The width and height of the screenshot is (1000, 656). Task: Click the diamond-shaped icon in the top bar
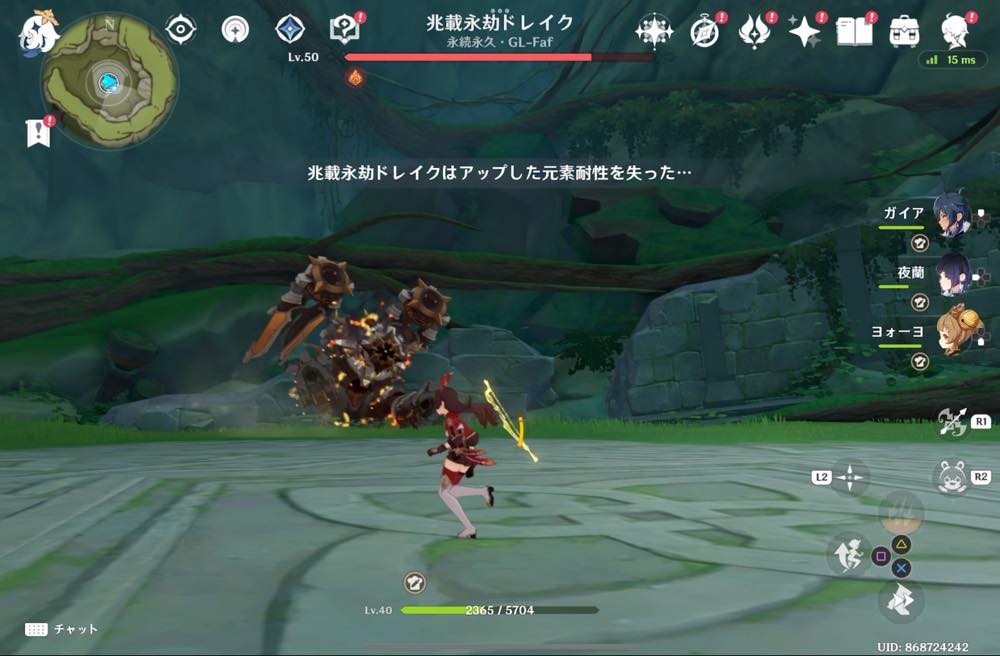pyautogui.click(x=289, y=30)
